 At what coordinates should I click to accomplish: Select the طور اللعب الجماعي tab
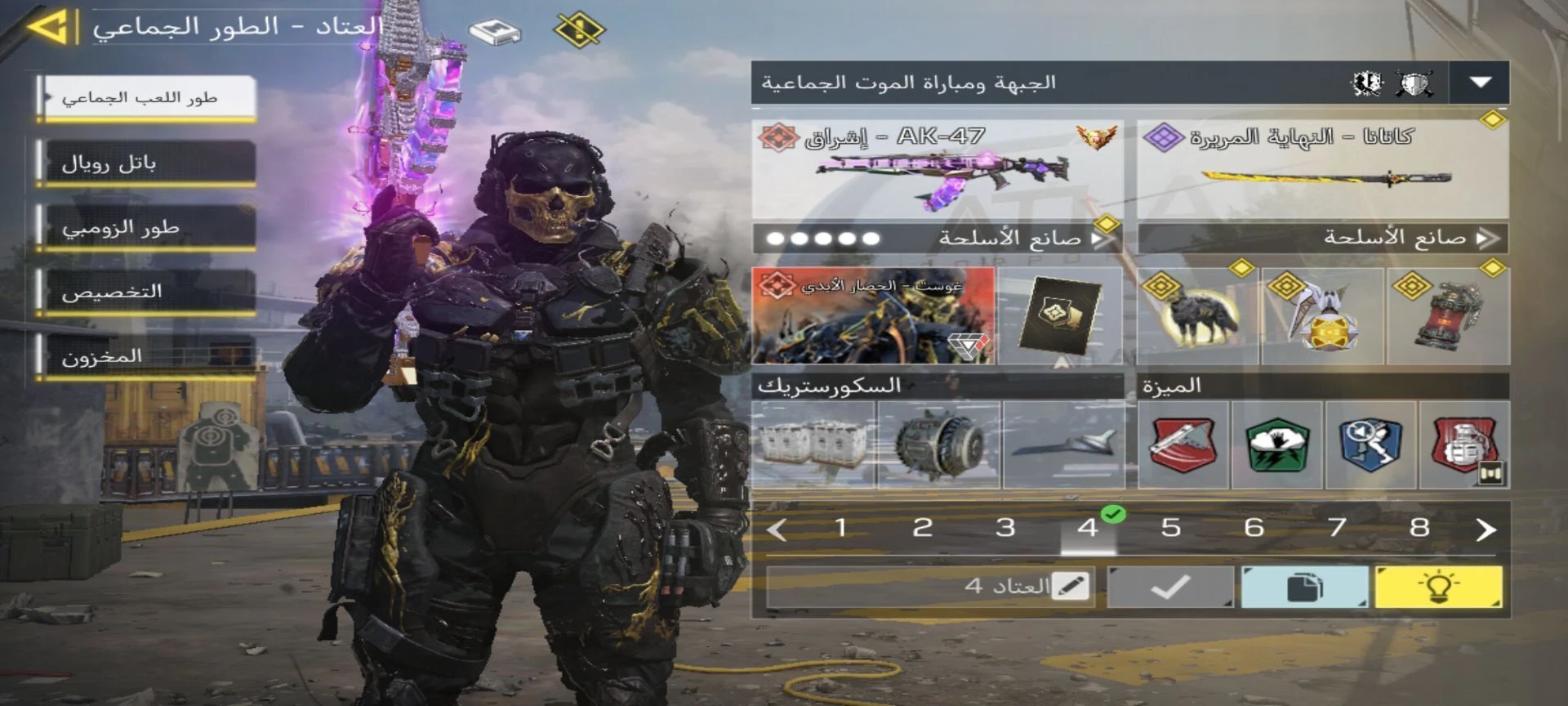pos(147,98)
